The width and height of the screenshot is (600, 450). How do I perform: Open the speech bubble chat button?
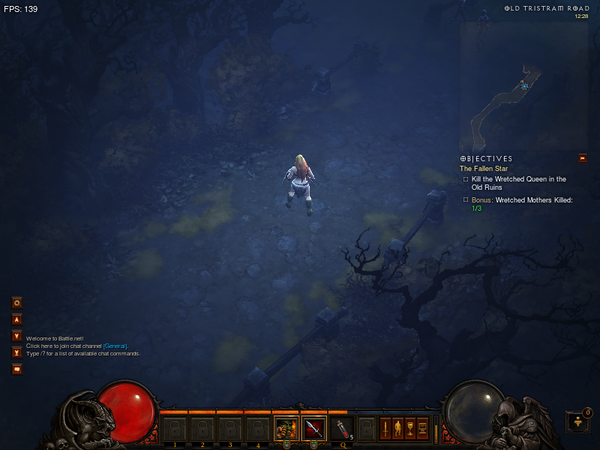click(17, 369)
